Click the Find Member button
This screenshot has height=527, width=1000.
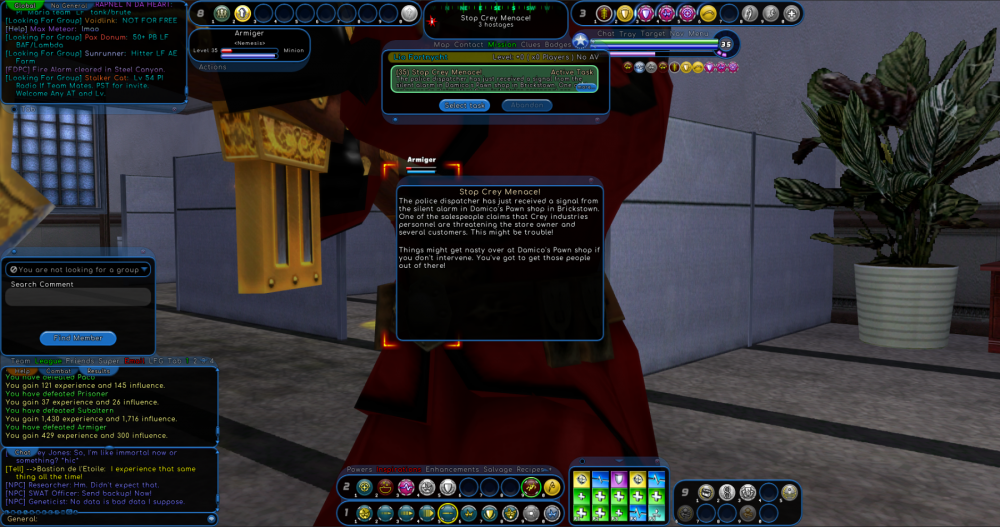coord(78,338)
